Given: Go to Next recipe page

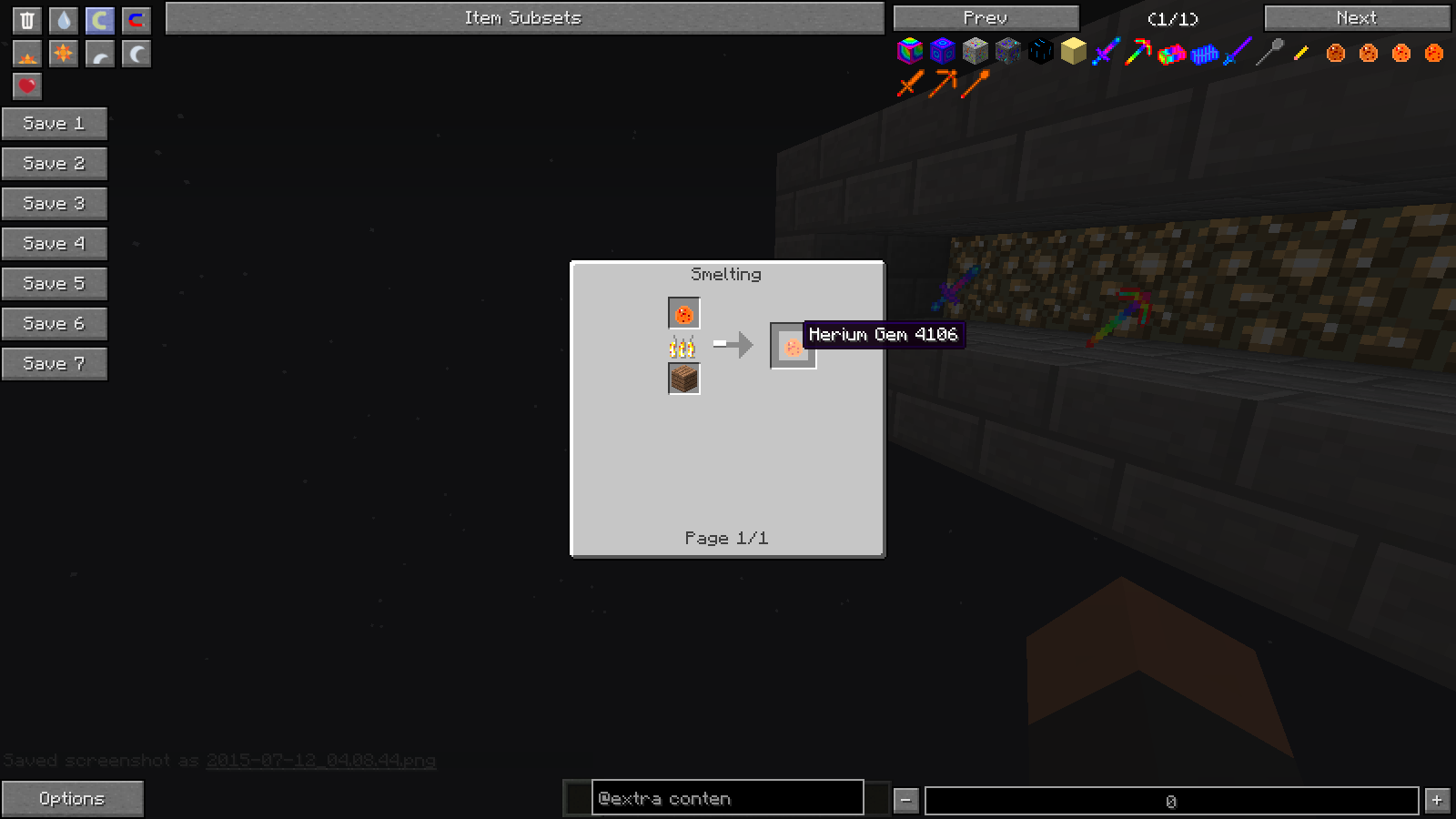Looking at the screenshot, I should click(x=1355, y=16).
